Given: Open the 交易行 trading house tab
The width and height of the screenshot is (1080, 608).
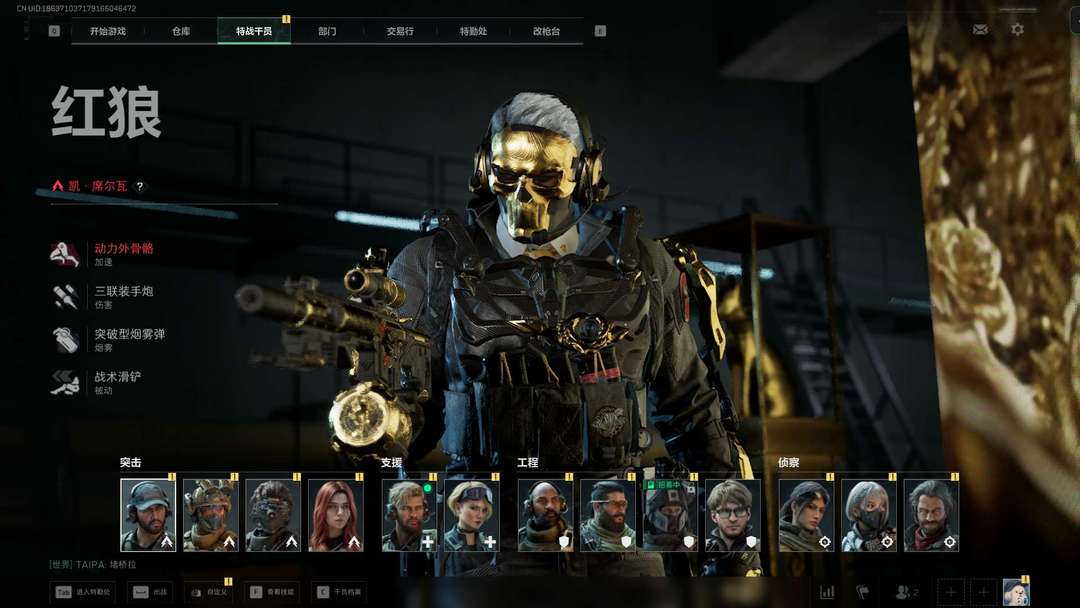Looking at the screenshot, I should pyautogui.click(x=400, y=31).
